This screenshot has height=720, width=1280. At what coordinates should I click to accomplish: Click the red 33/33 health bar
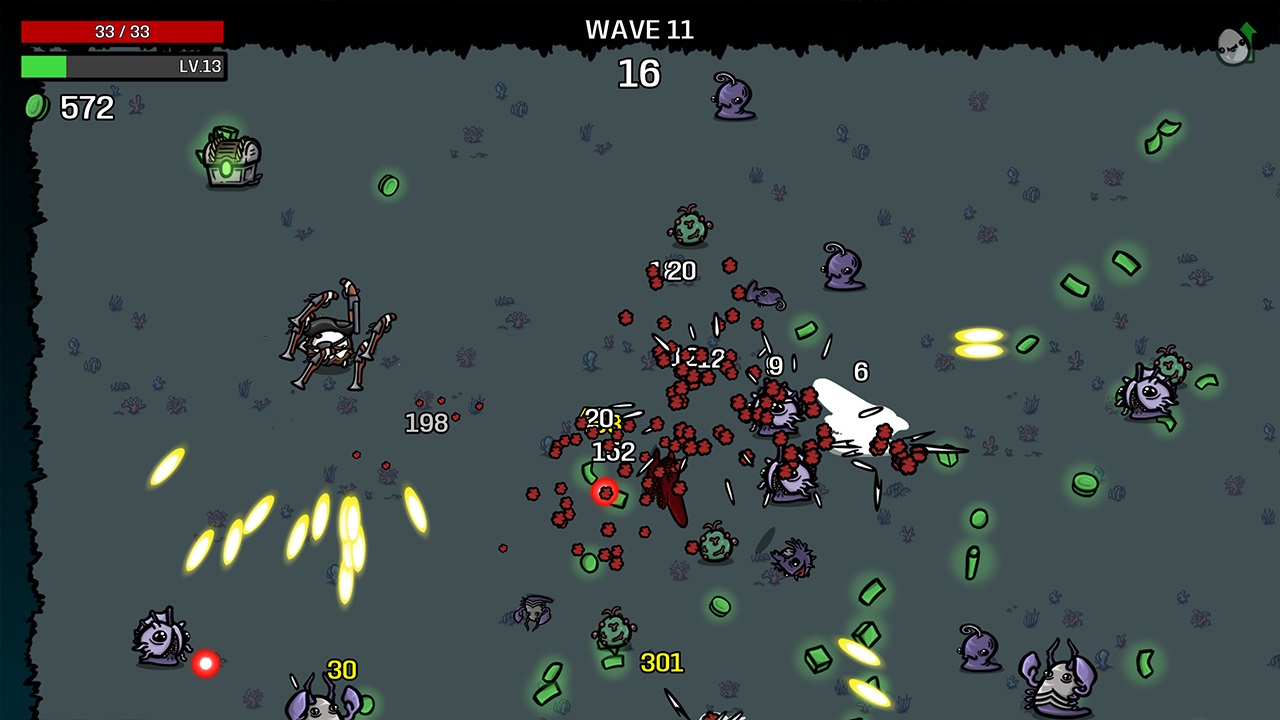(x=120, y=31)
